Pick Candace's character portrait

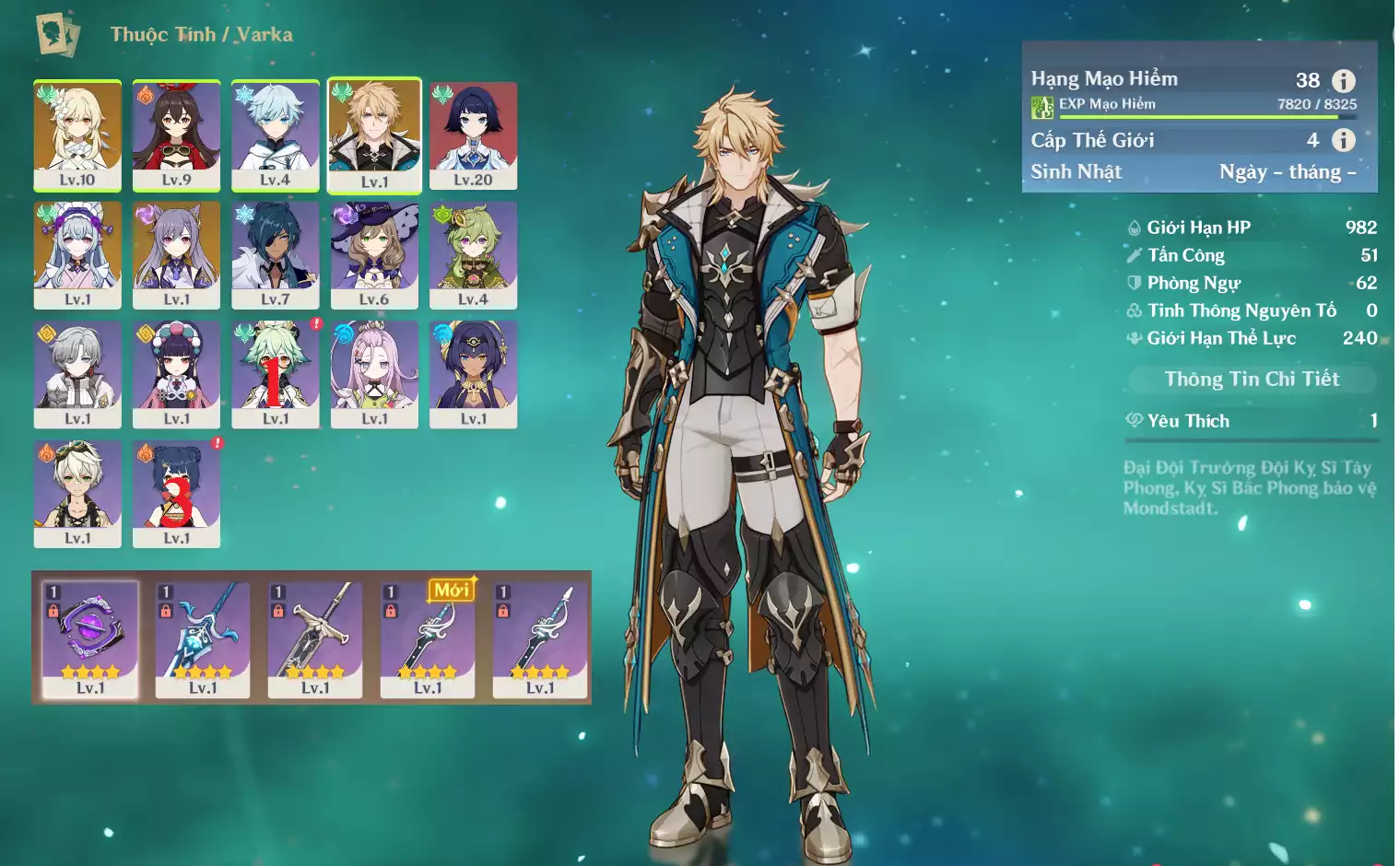point(473,374)
